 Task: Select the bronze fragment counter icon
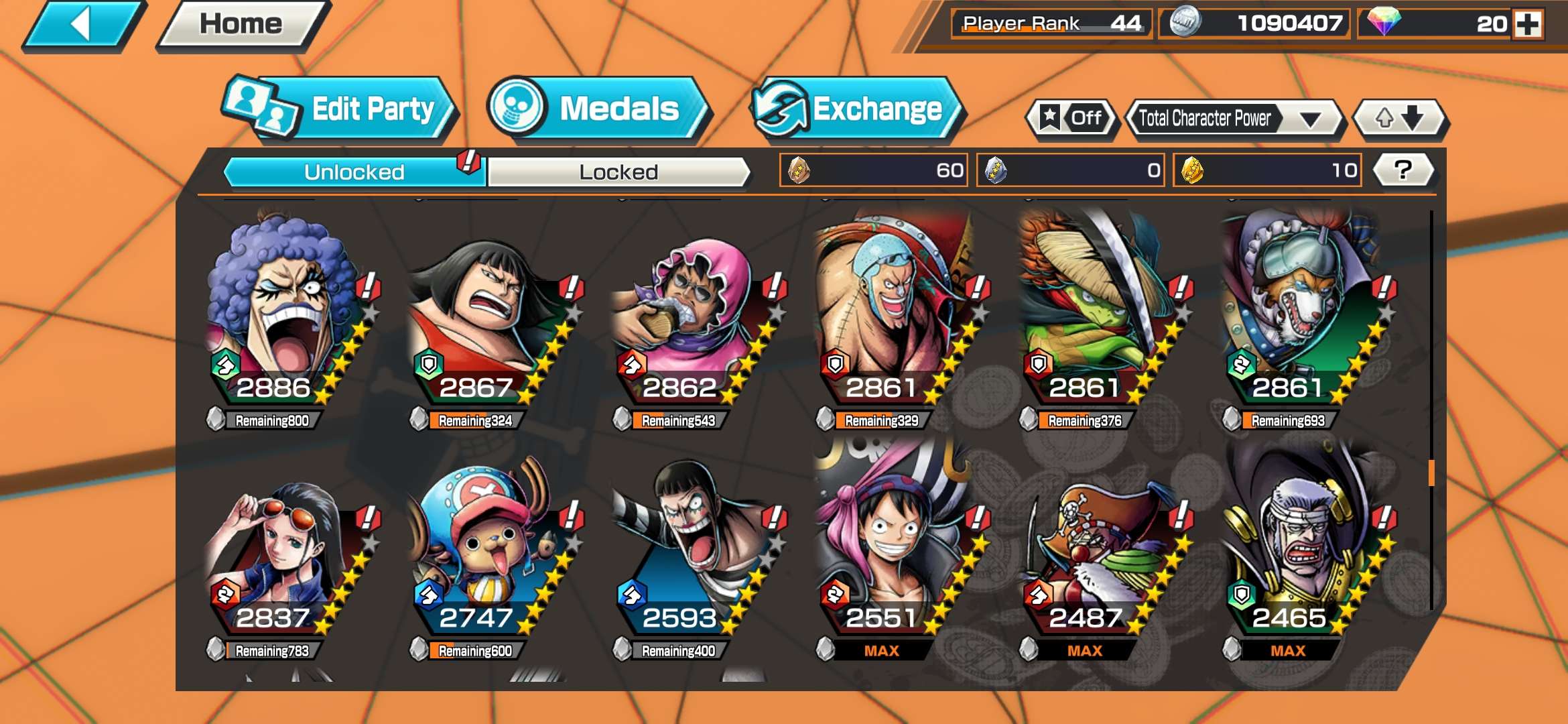point(797,171)
